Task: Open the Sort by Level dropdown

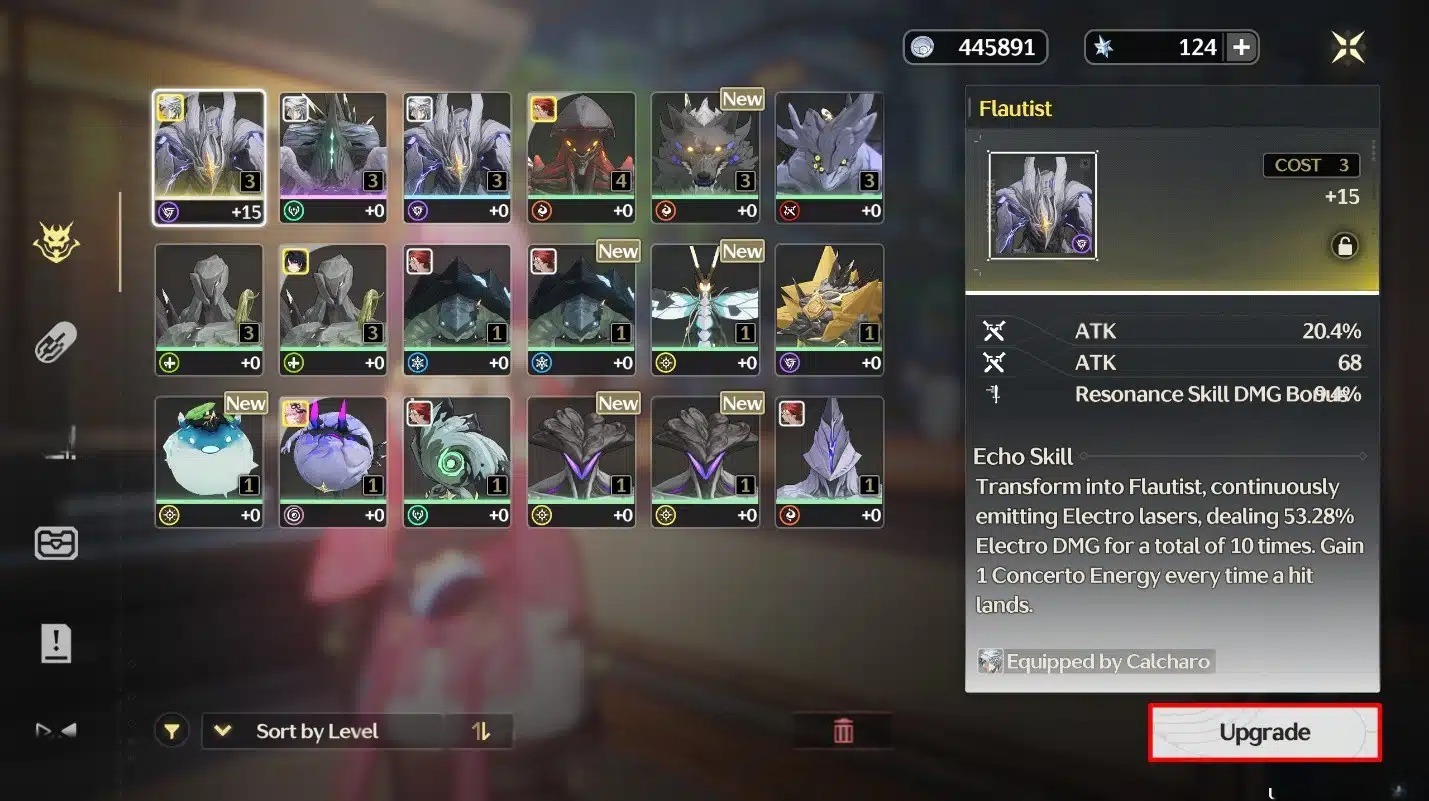Action: coord(322,731)
